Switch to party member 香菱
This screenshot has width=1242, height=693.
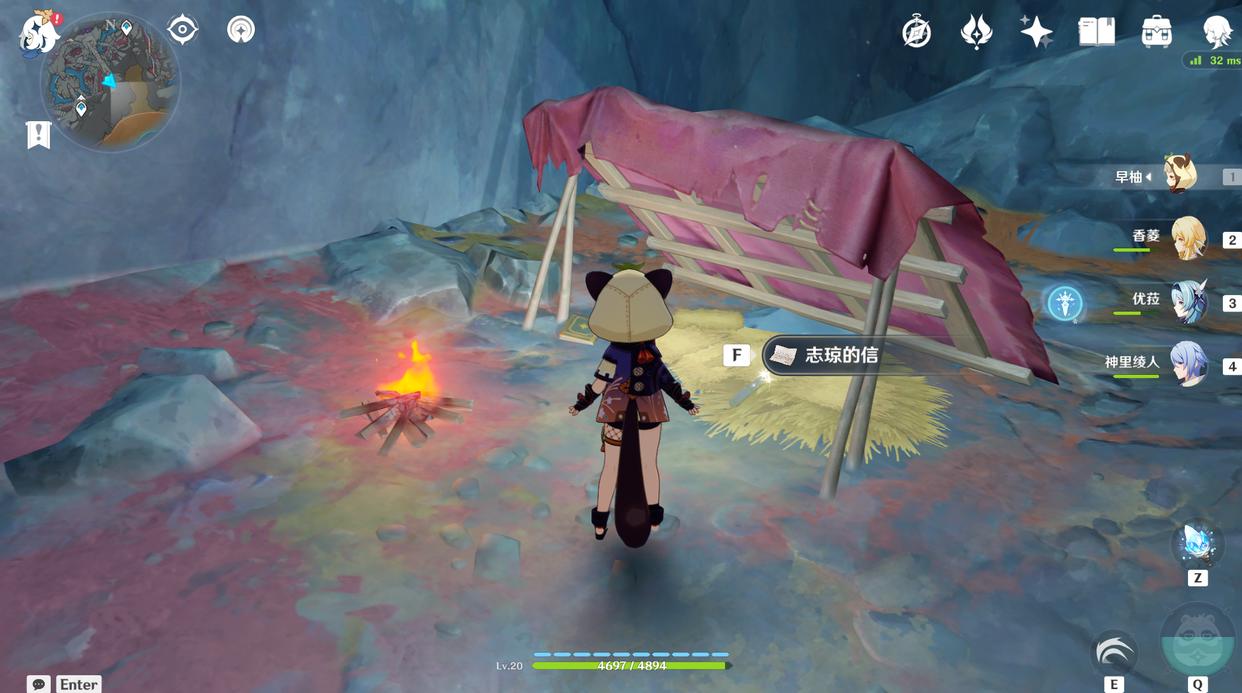pos(1188,238)
